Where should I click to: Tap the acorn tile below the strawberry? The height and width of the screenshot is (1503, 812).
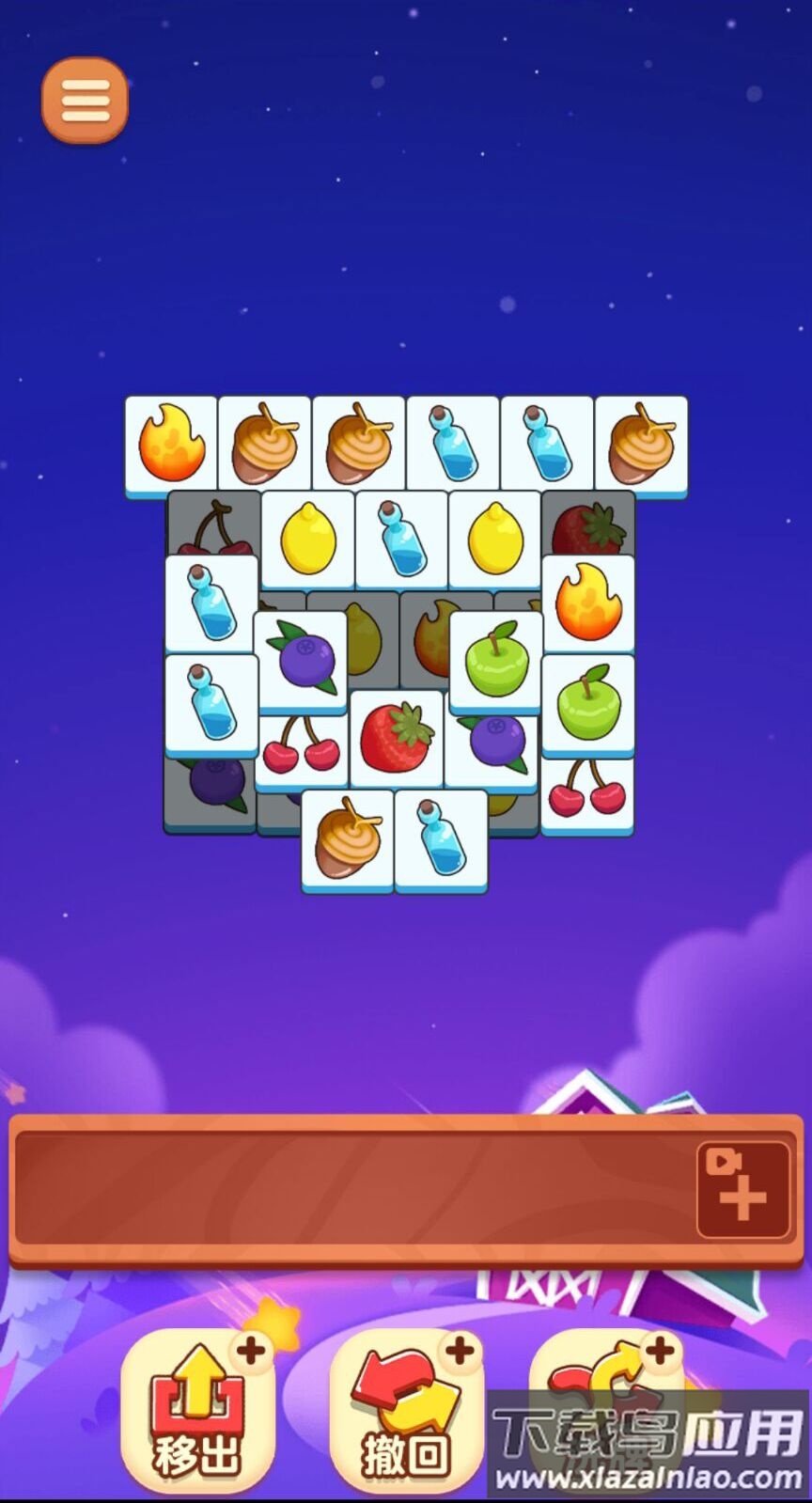(x=348, y=838)
